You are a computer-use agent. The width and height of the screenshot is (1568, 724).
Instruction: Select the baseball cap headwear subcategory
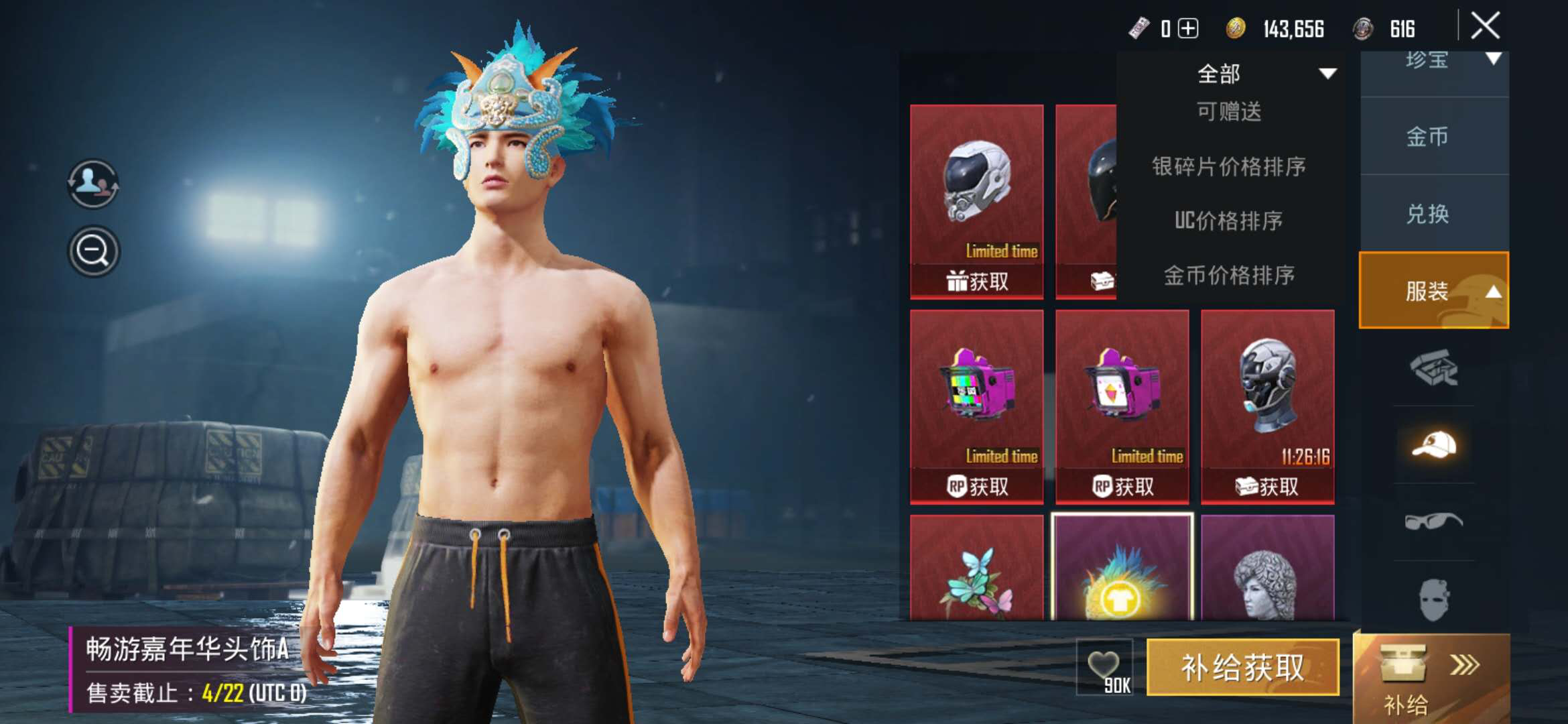pyautogui.click(x=1434, y=445)
